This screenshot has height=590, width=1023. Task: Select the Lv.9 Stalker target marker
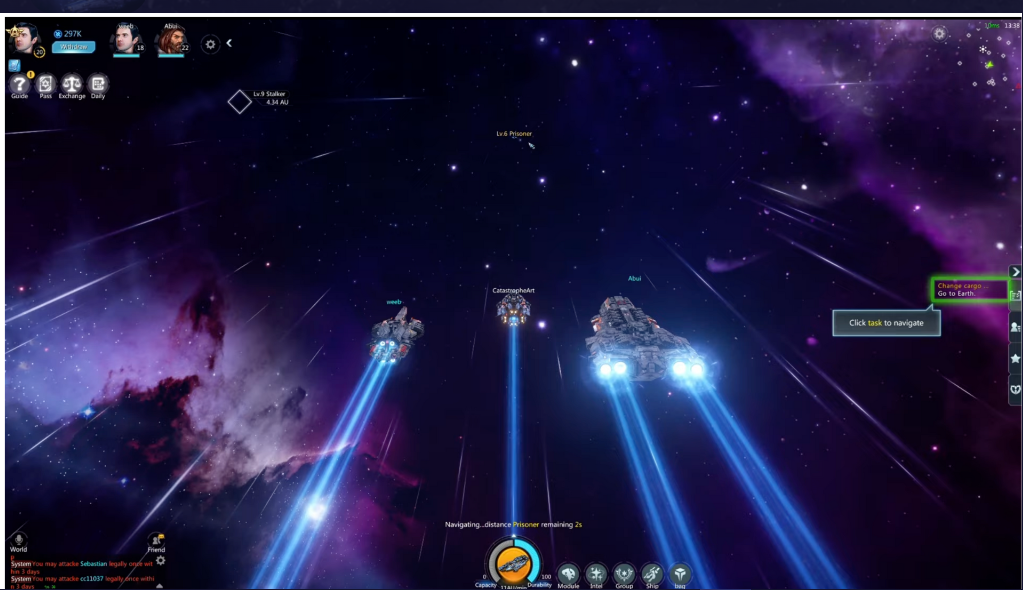tap(239, 101)
